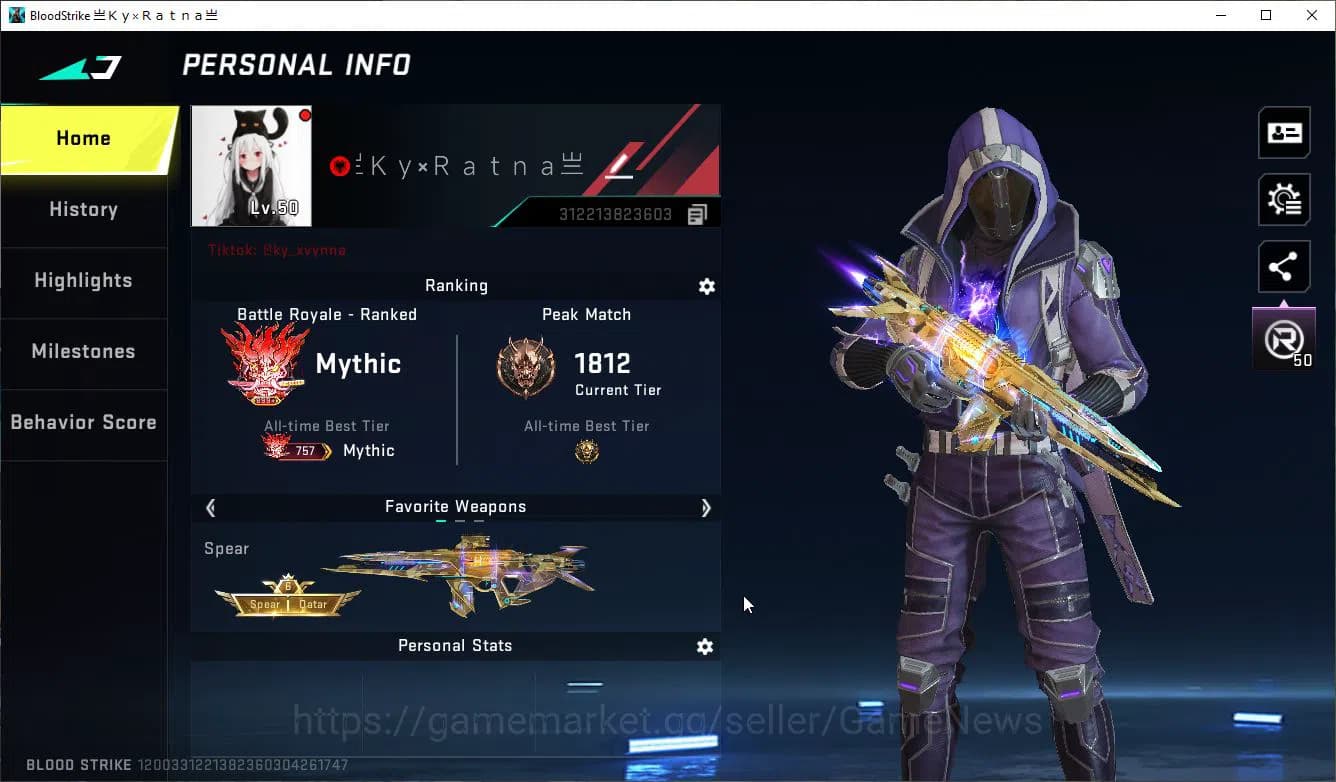
Task: Open the Tiktok @ky_xvynna link
Action: coord(275,250)
